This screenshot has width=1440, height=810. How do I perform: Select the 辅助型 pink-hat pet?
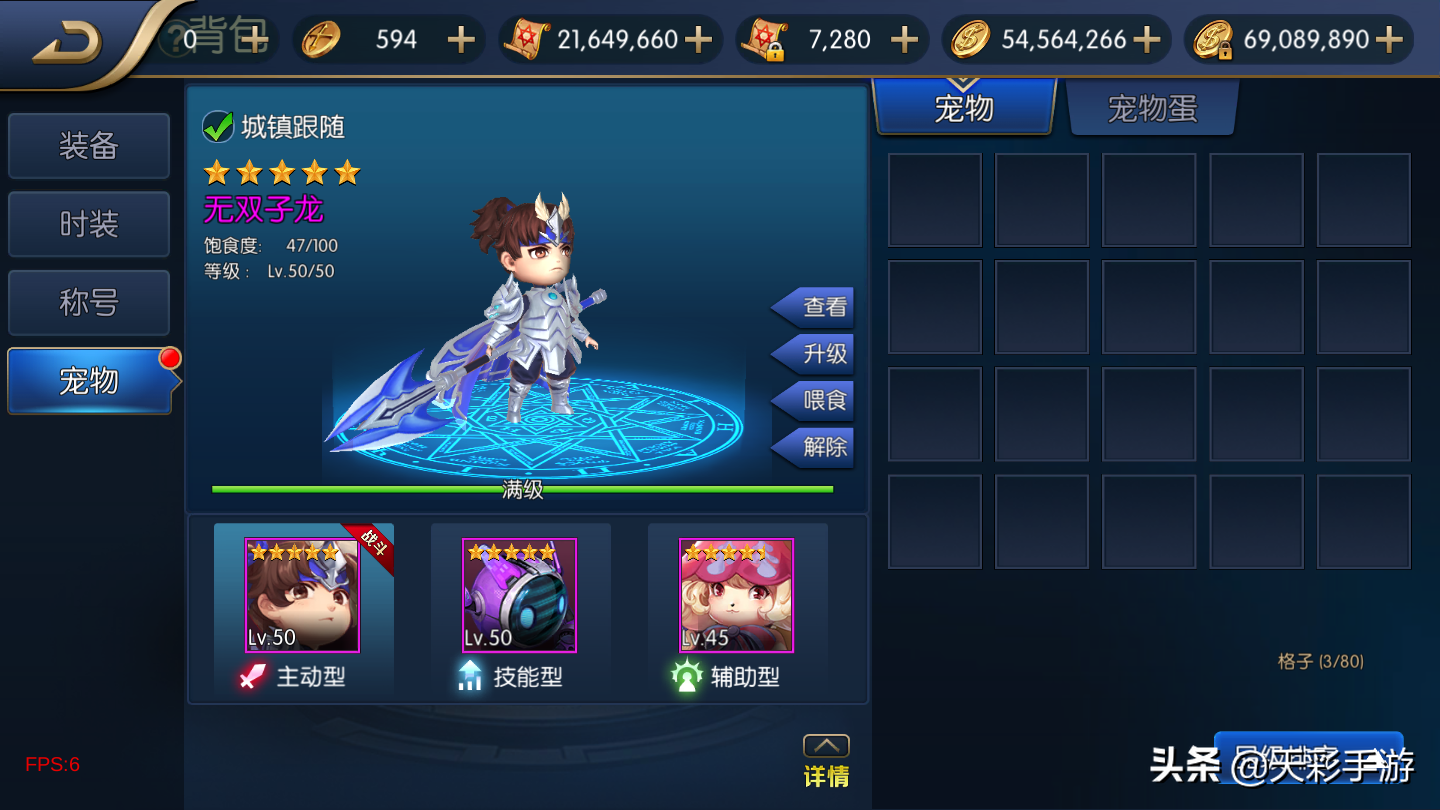[736, 596]
